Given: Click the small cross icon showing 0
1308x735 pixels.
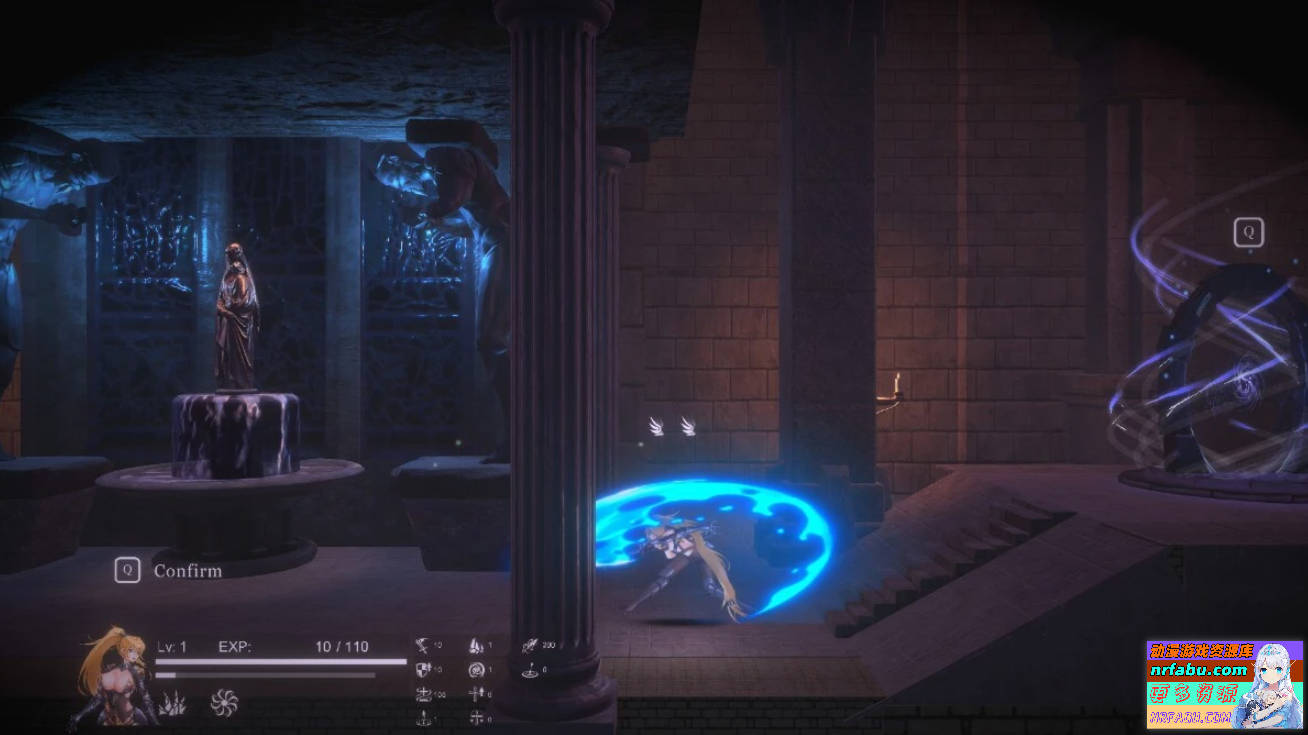Looking at the screenshot, I should (x=477, y=716).
